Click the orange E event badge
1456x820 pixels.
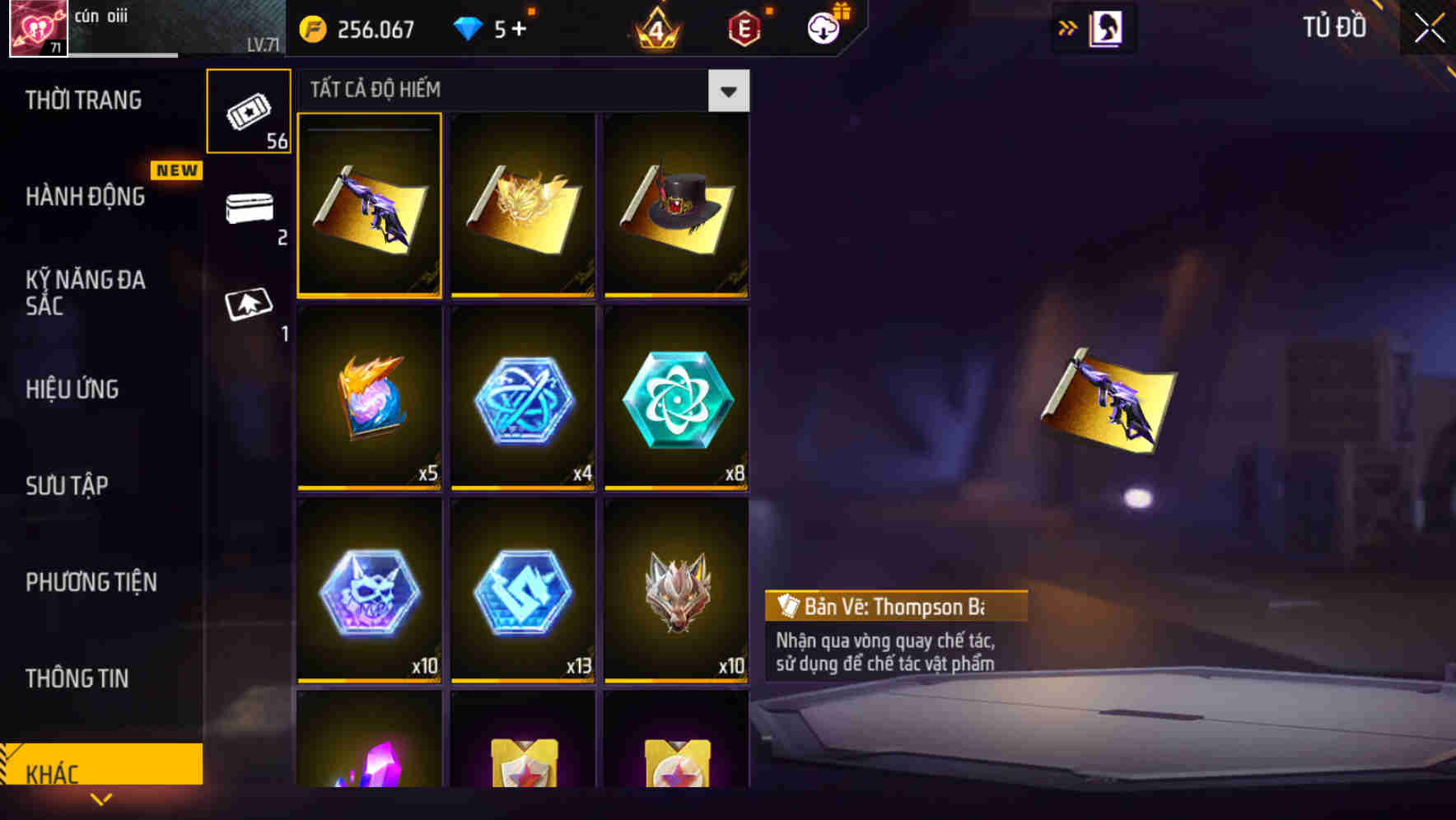(742, 27)
